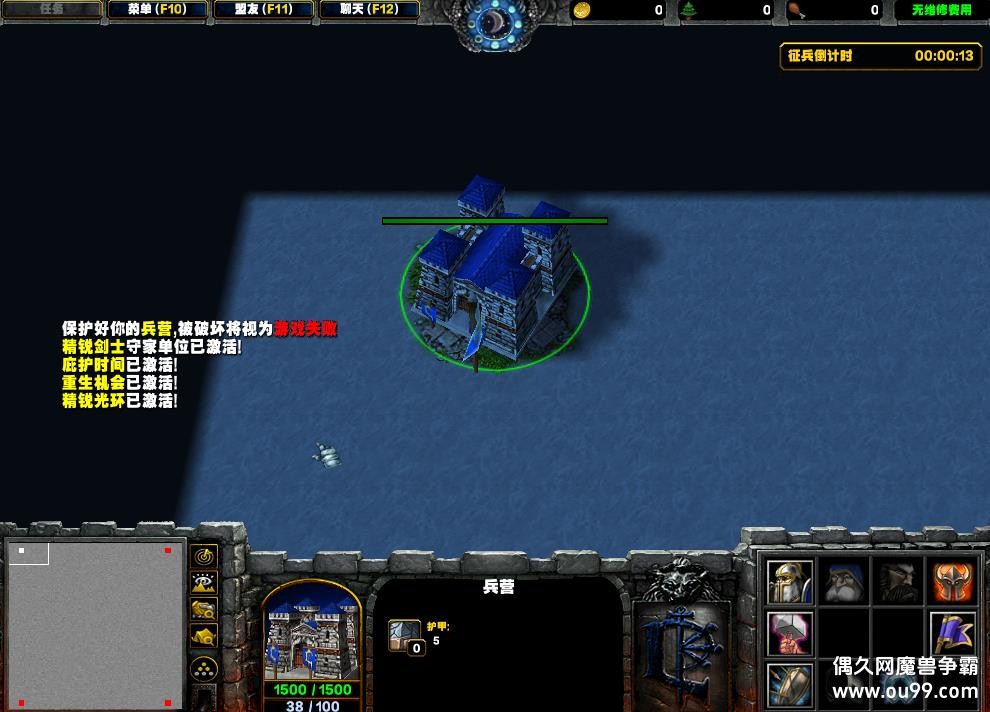Open the 盟友 (F11) allies panel
Screen dimensions: 990x712
263,10
